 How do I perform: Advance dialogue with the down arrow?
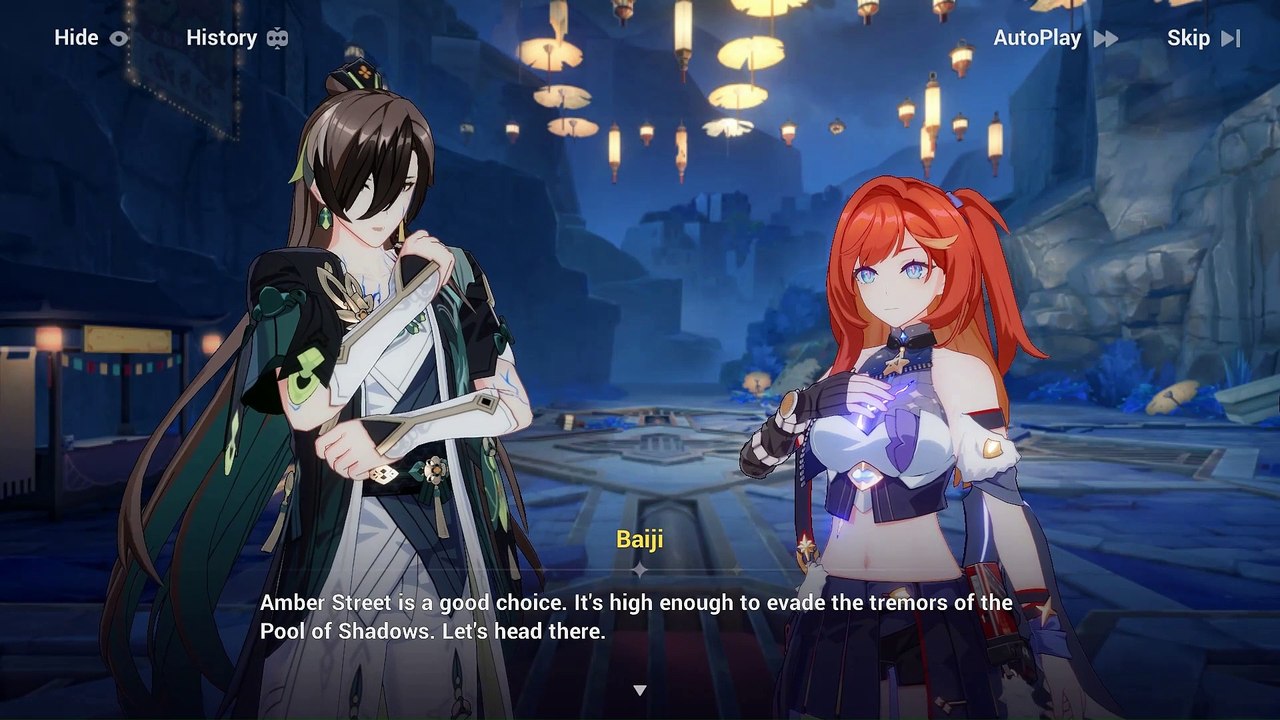(x=640, y=690)
